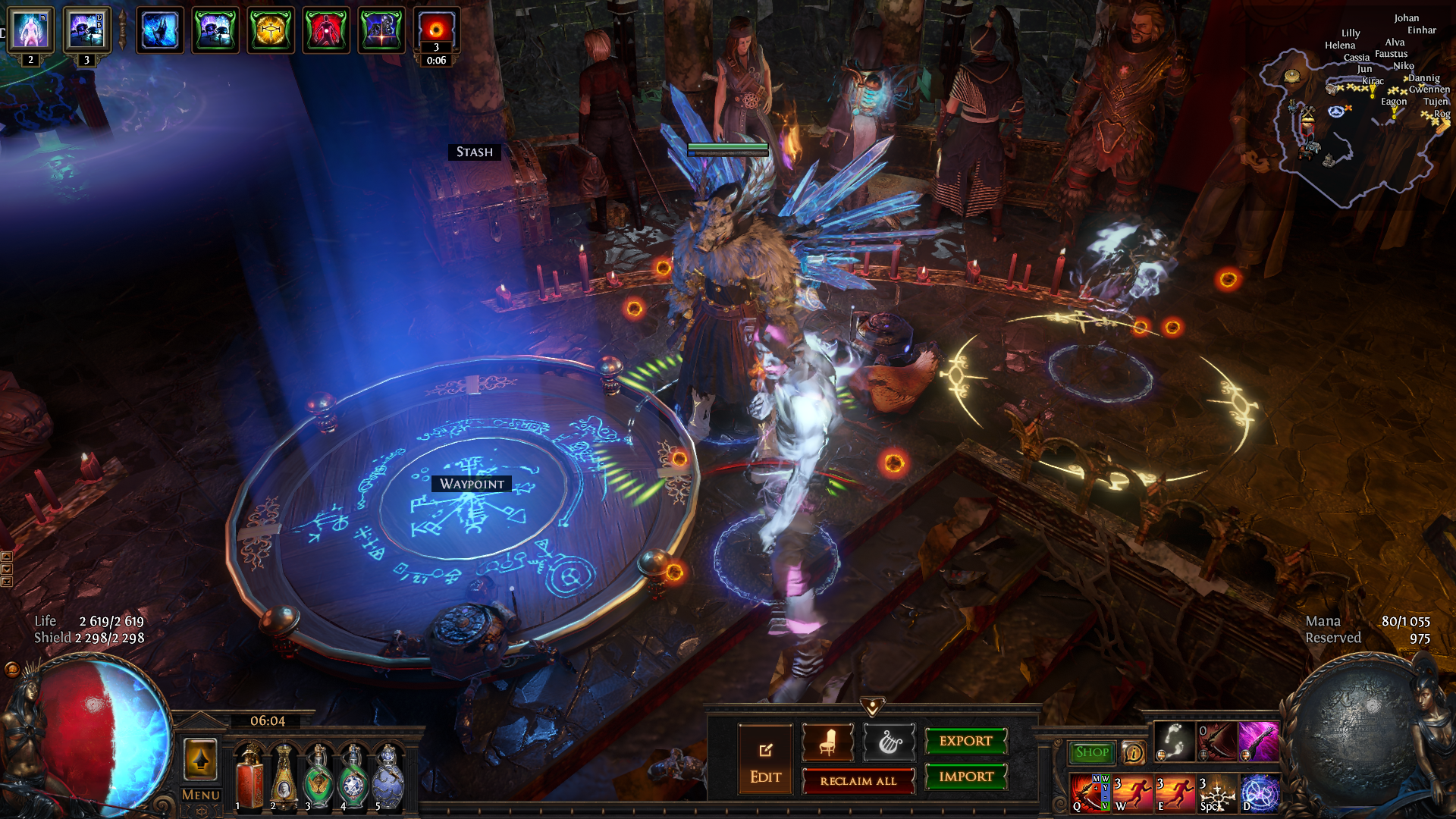Export the hideout layout

pos(965,742)
